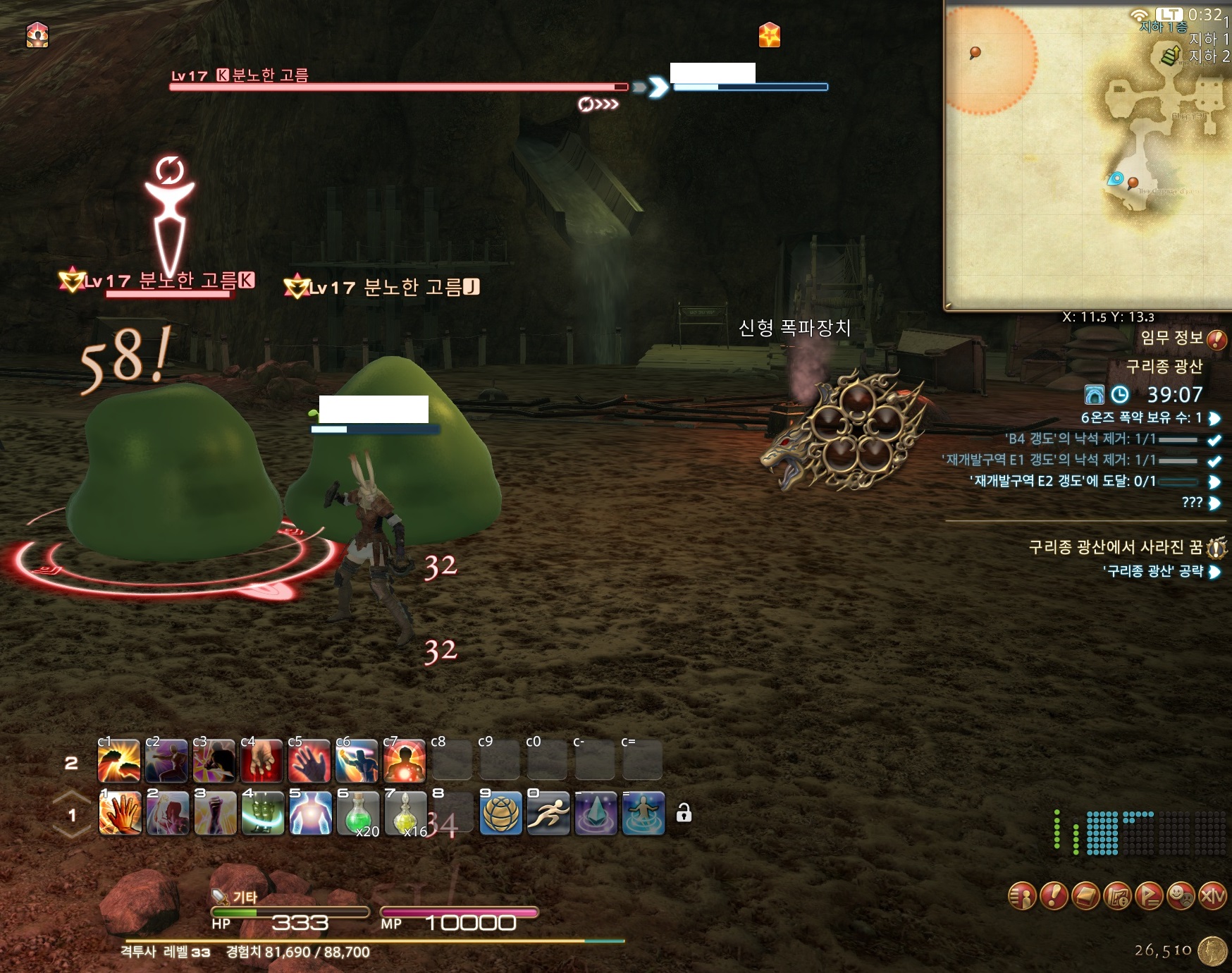This screenshot has width=1232, height=973.
Task: Activate the Sprint running-figure action
Action: (x=548, y=813)
